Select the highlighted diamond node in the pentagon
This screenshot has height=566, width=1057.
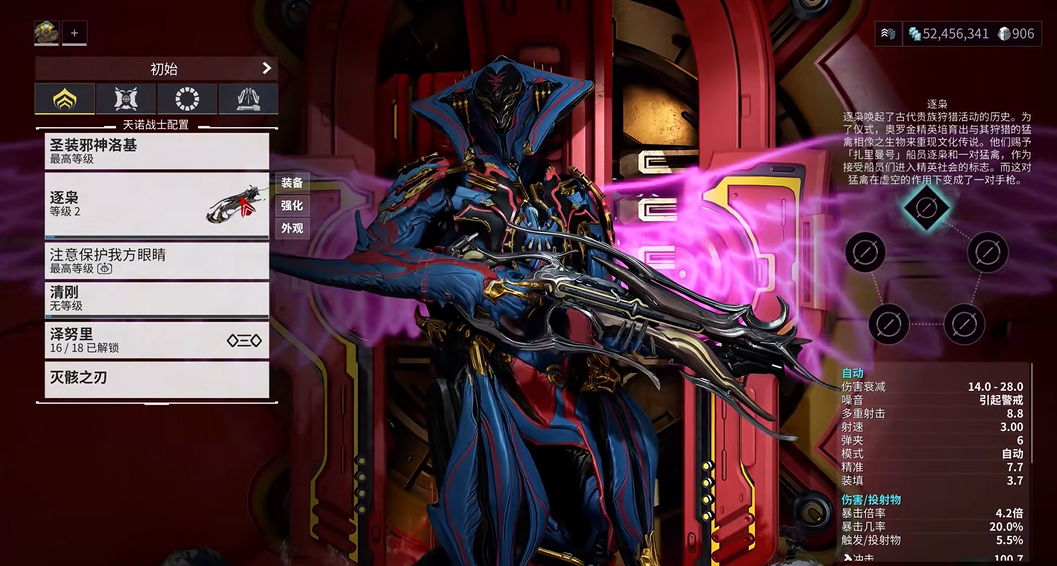(926, 207)
